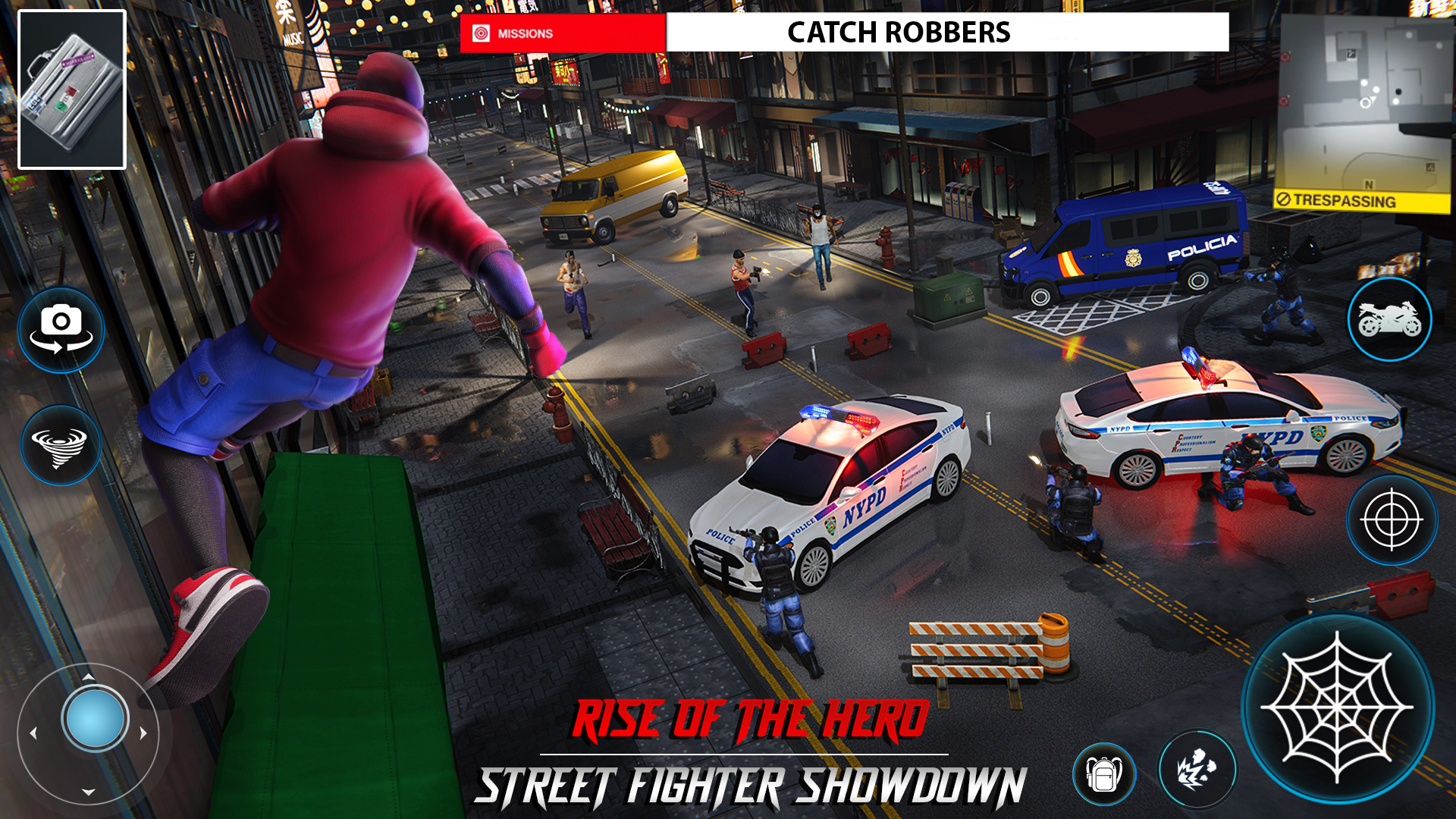View the briefcase item thumbnail
Viewport: 1456px width, 819px height.
pyautogui.click(x=74, y=86)
